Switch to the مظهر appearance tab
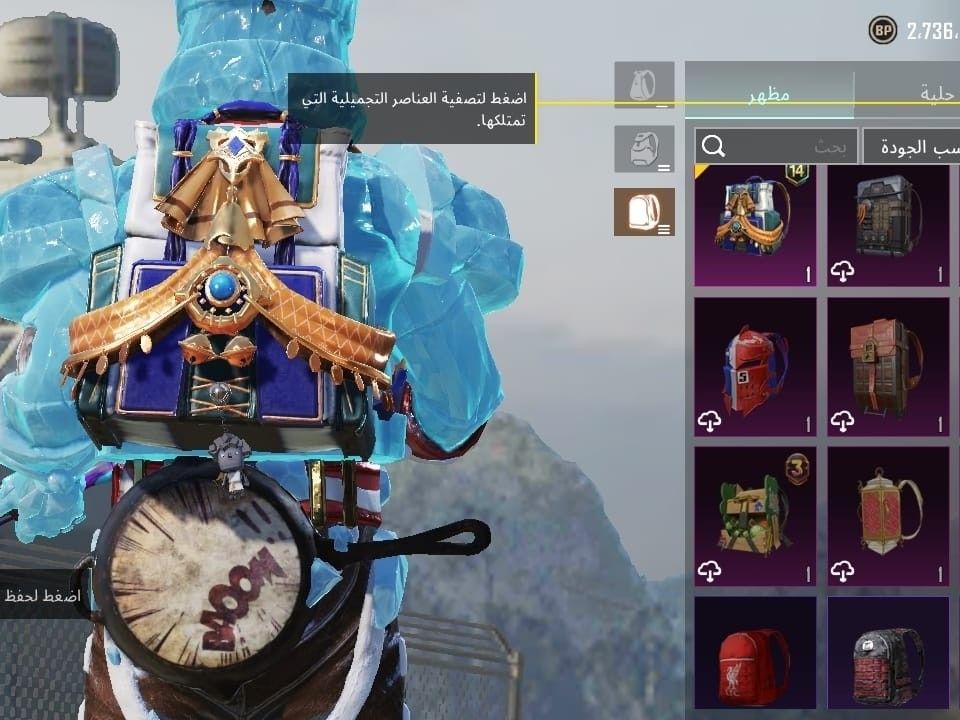 tap(769, 95)
